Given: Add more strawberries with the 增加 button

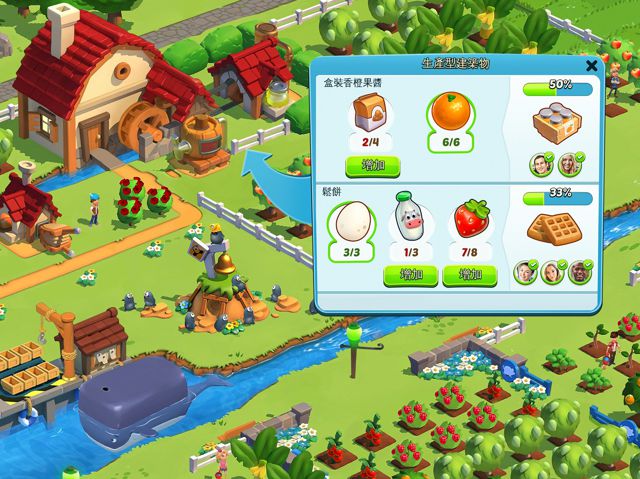Looking at the screenshot, I should (469, 274).
